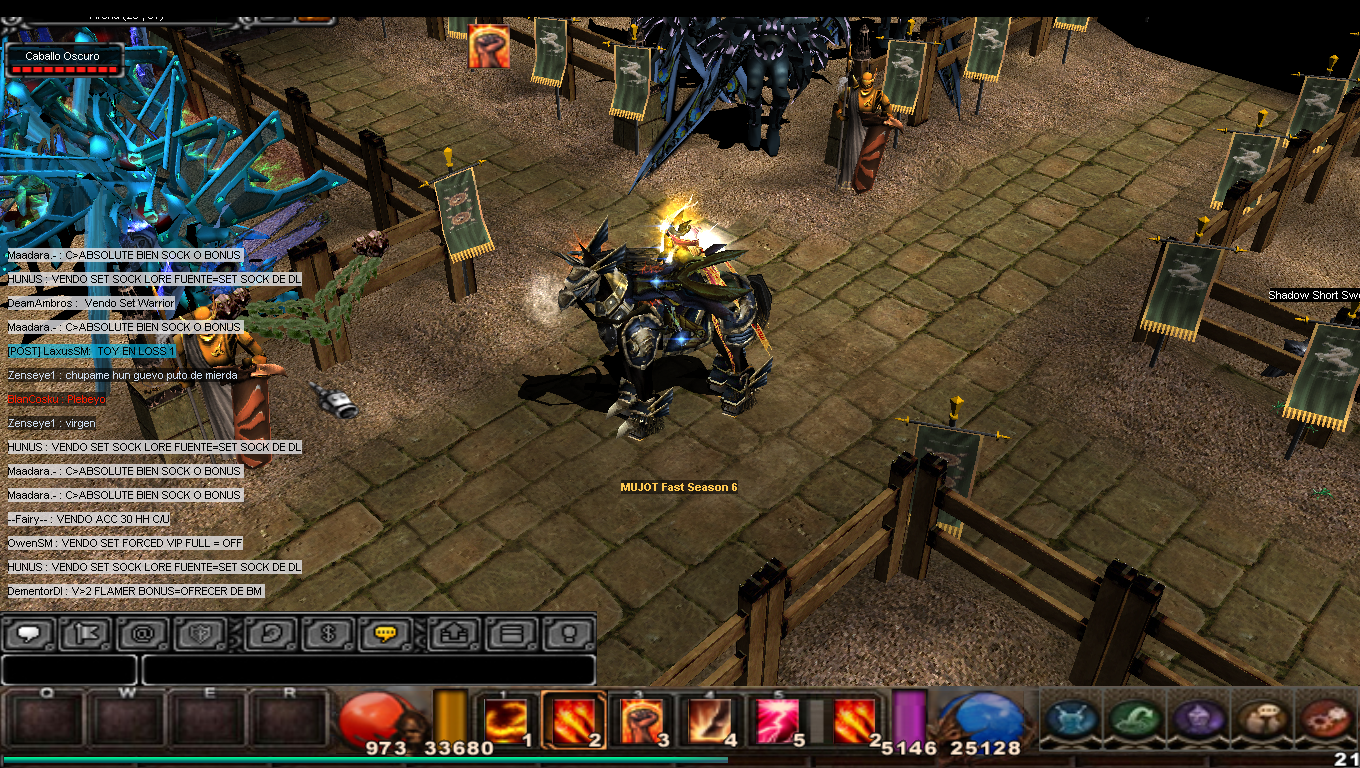Click the upward arrow tray chat button
Image resolution: width=1360 pixels, height=768 pixels.
pyautogui.click(x=454, y=634)
